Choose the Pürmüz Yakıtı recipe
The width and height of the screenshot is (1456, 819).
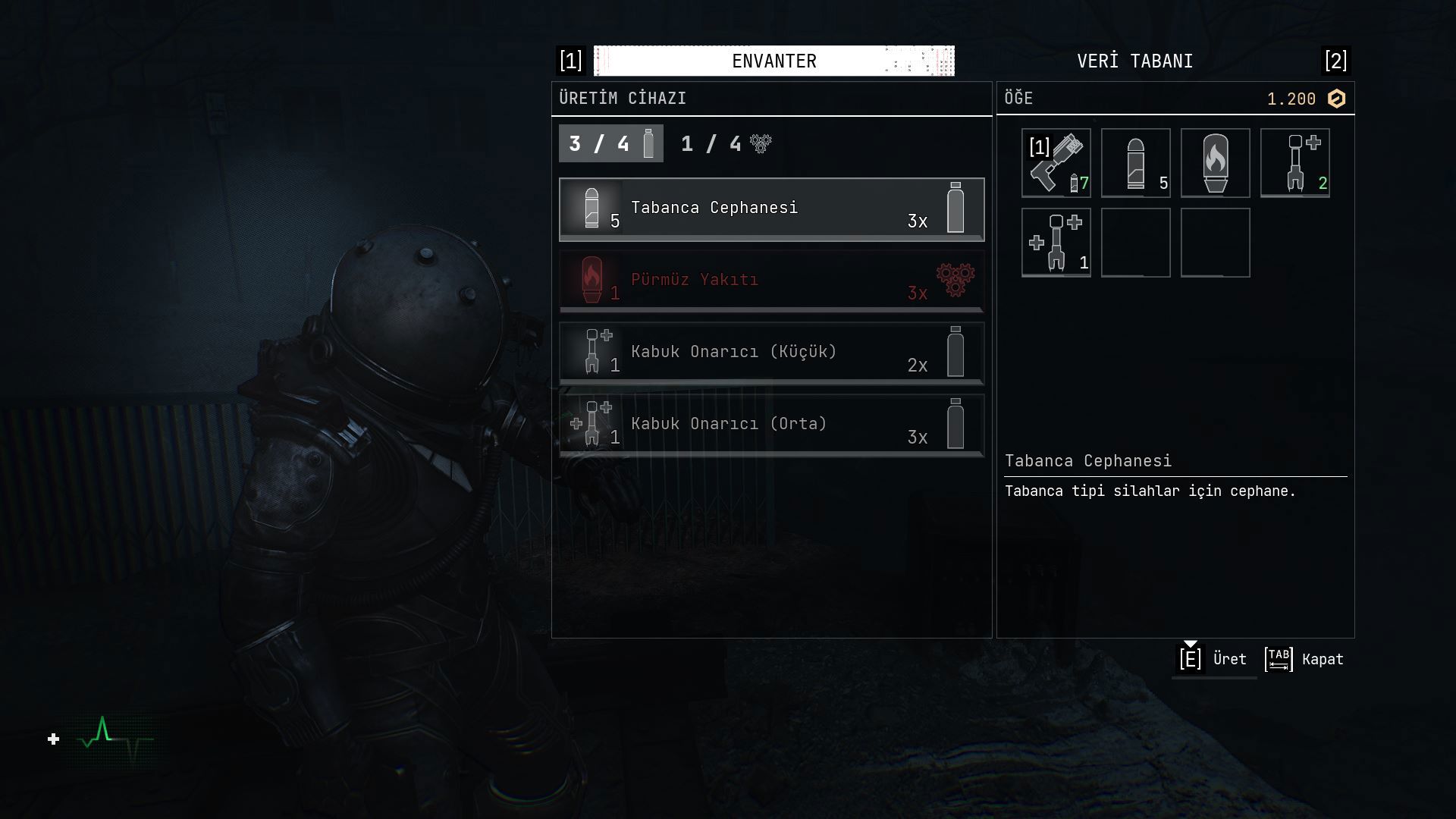click(x=771, y=281)
